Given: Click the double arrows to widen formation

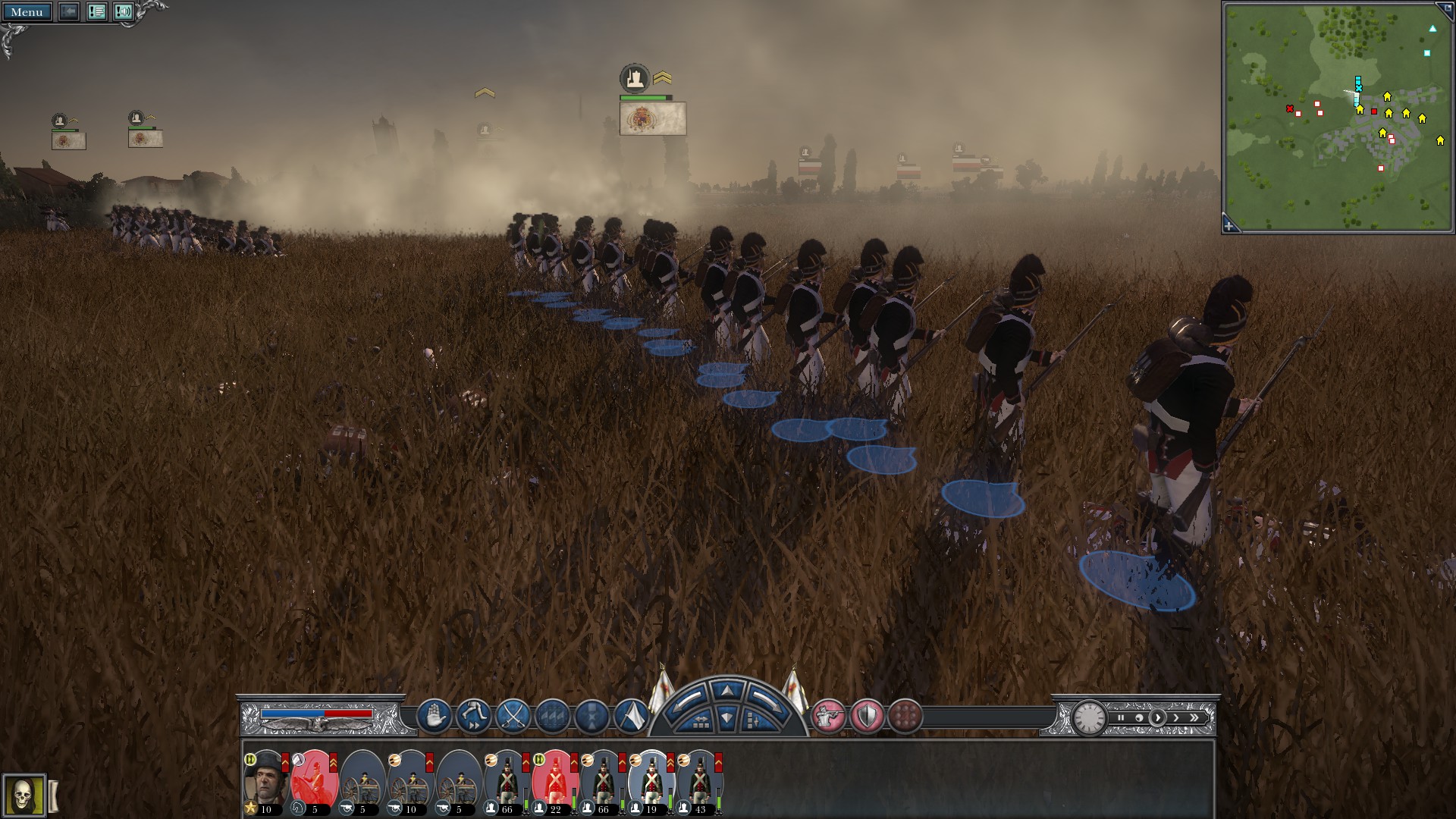Looking at the screenshot, I should coord(701,720).
